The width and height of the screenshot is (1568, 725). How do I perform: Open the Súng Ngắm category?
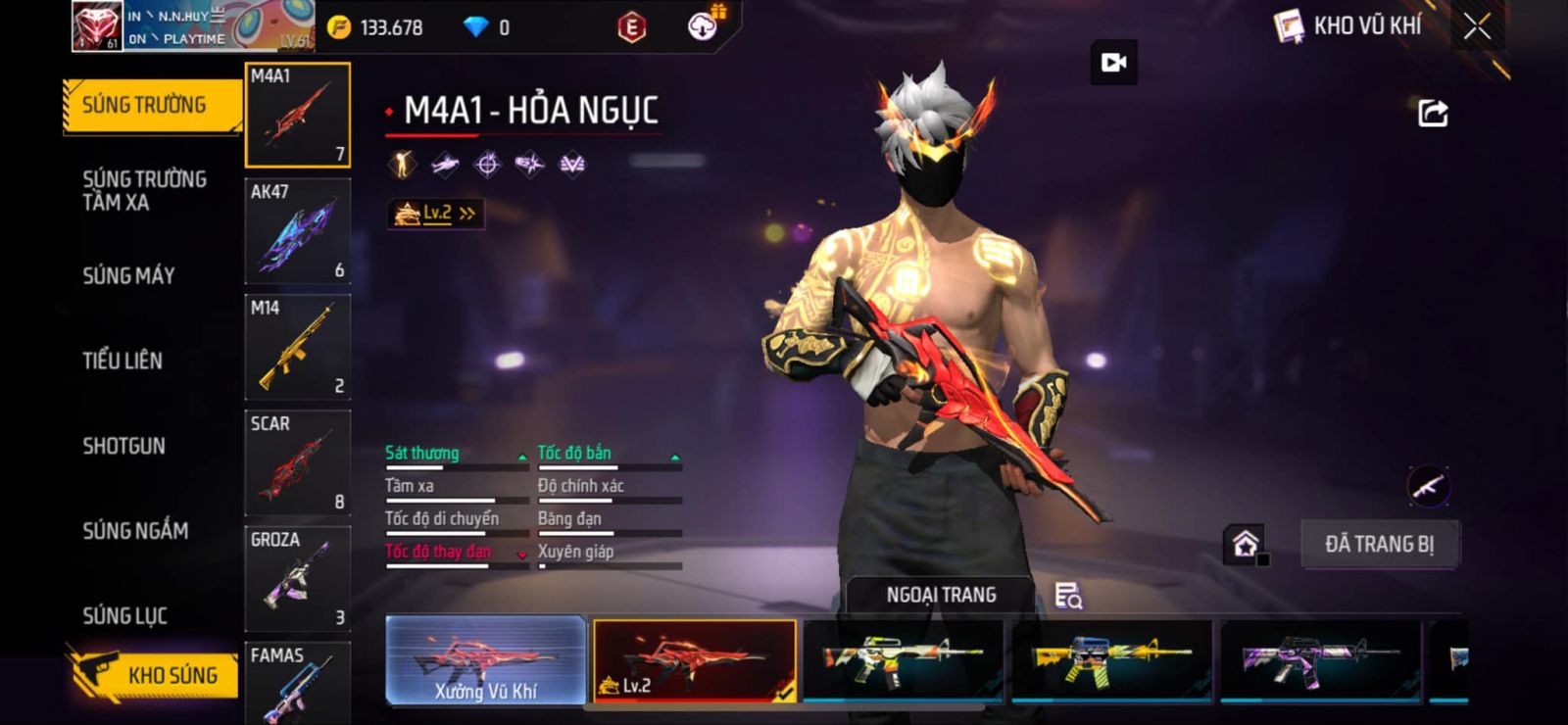click(x=135, y=531)
